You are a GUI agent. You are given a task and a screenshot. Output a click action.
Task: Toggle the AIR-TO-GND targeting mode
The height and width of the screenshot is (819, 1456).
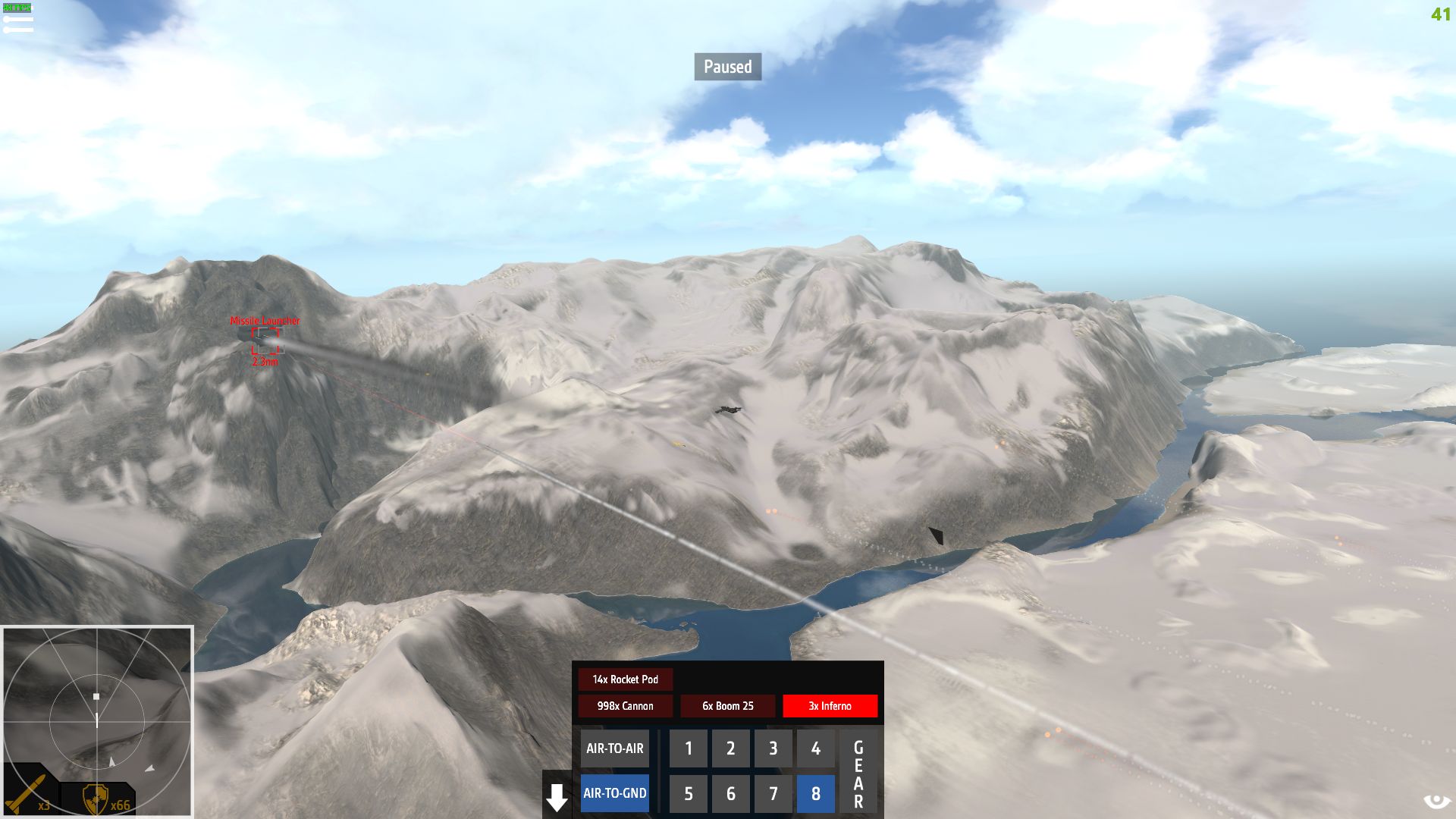(614, 793)
